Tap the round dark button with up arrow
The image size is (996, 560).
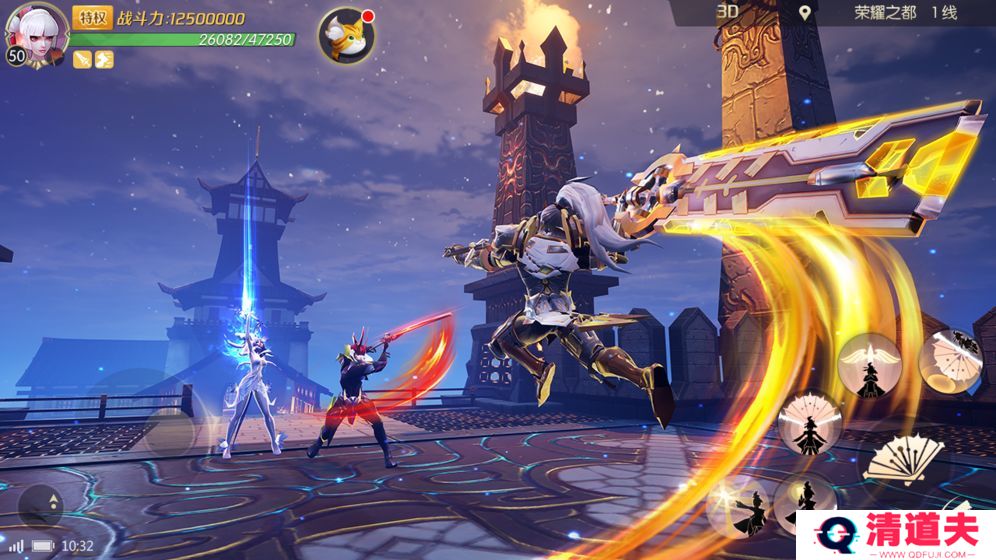click(40, 505)
